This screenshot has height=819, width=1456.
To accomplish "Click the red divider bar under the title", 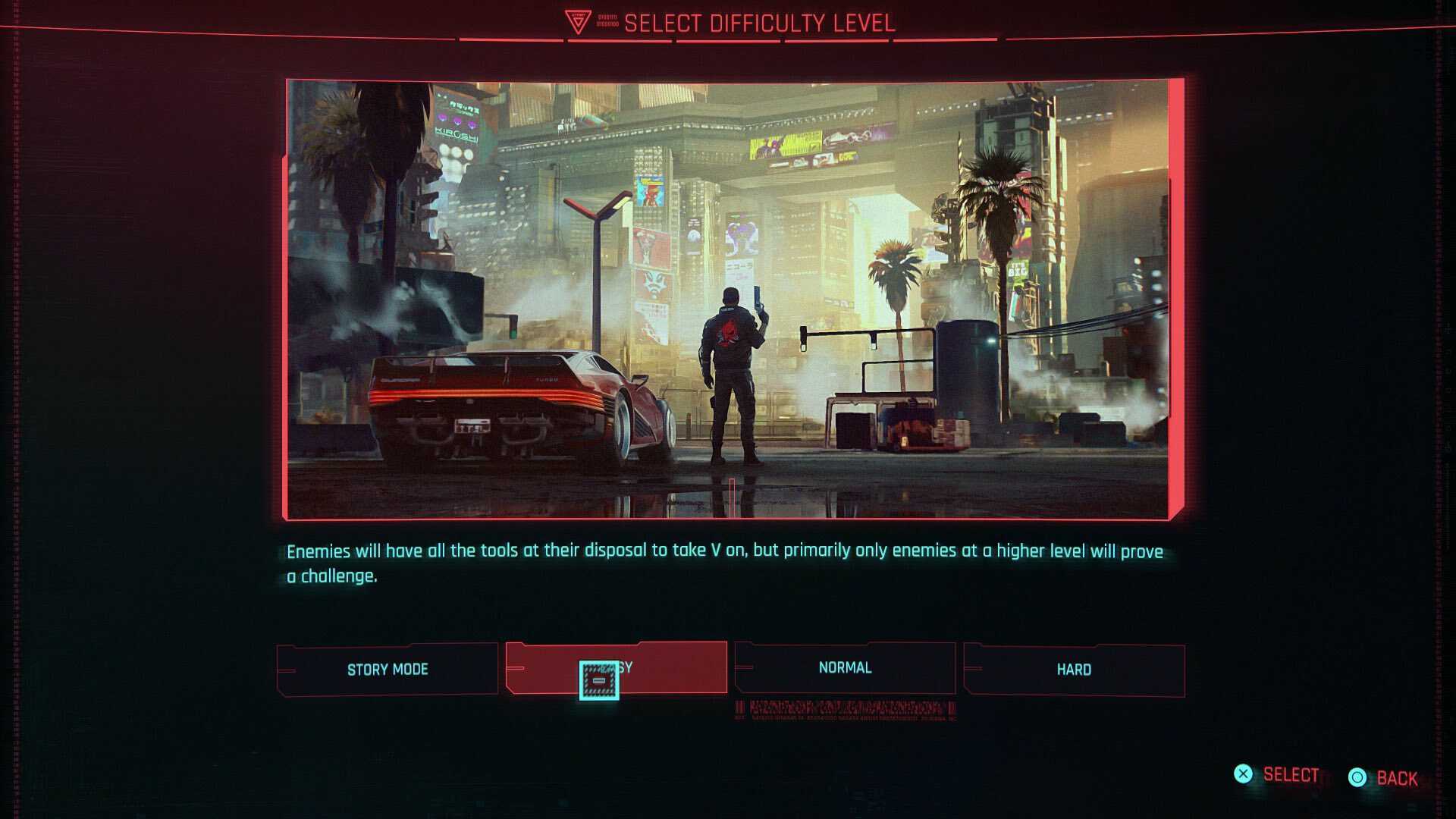I will (x=726, y=42).
